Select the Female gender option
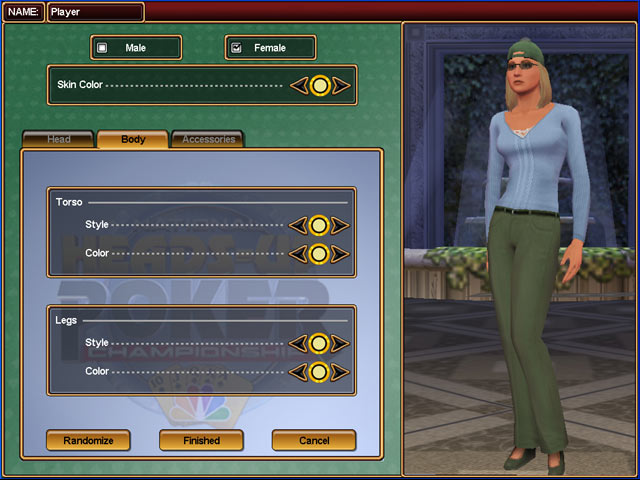This screenshot has height=480, width=640. [x=270, y=48]
